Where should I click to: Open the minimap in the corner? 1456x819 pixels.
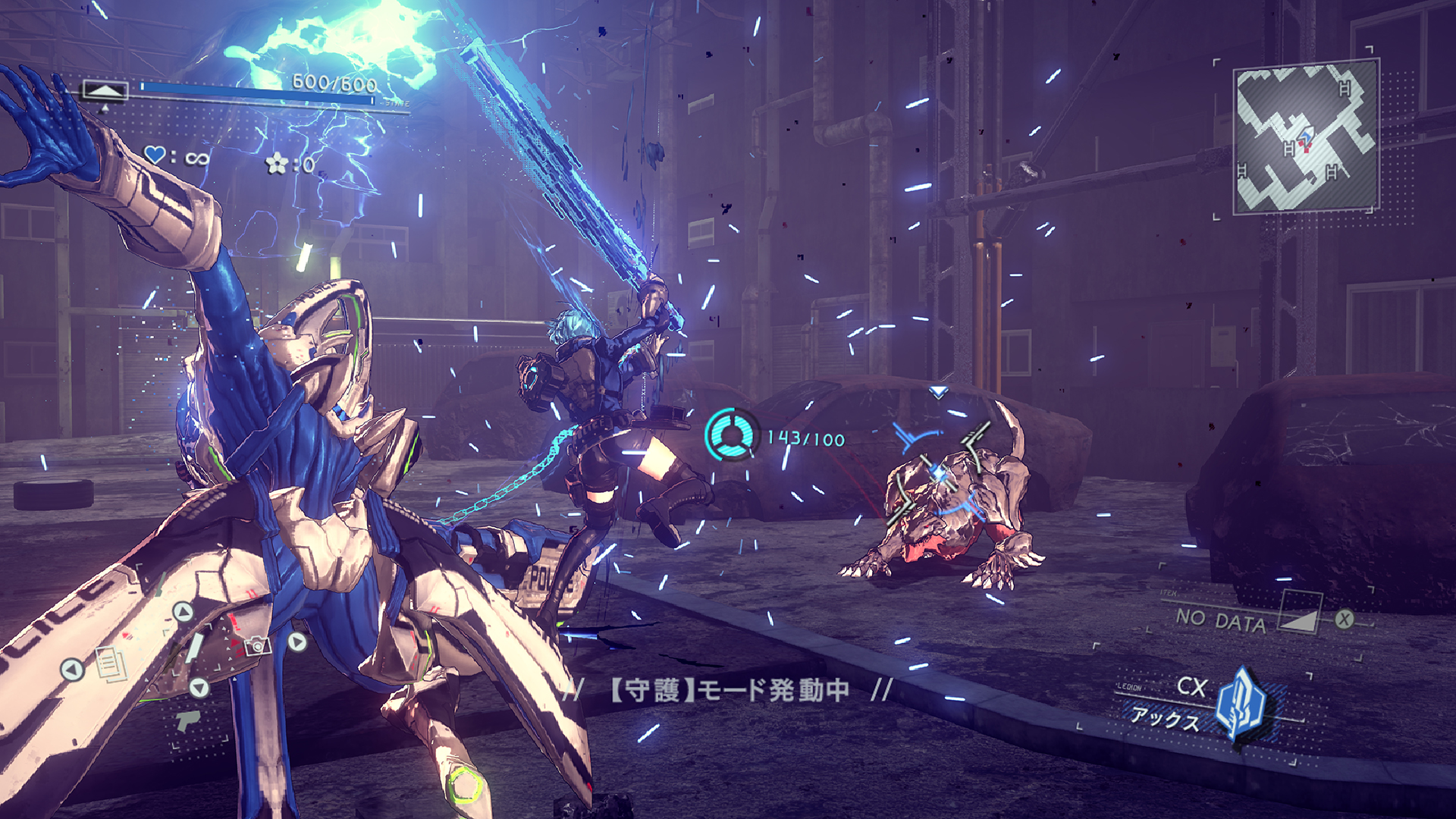coord(1305,136)
